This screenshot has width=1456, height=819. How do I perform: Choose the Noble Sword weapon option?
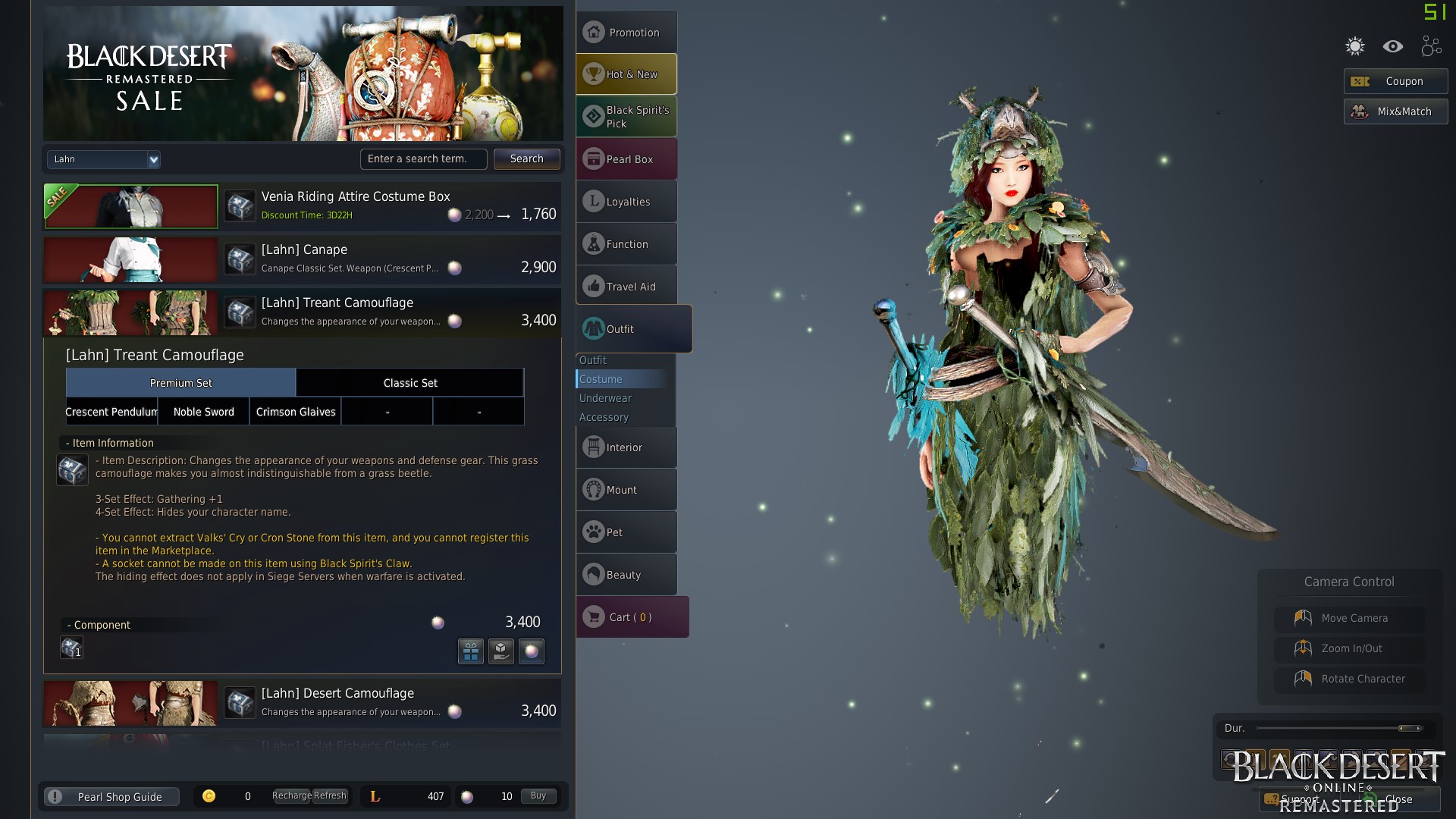(203, 412)
